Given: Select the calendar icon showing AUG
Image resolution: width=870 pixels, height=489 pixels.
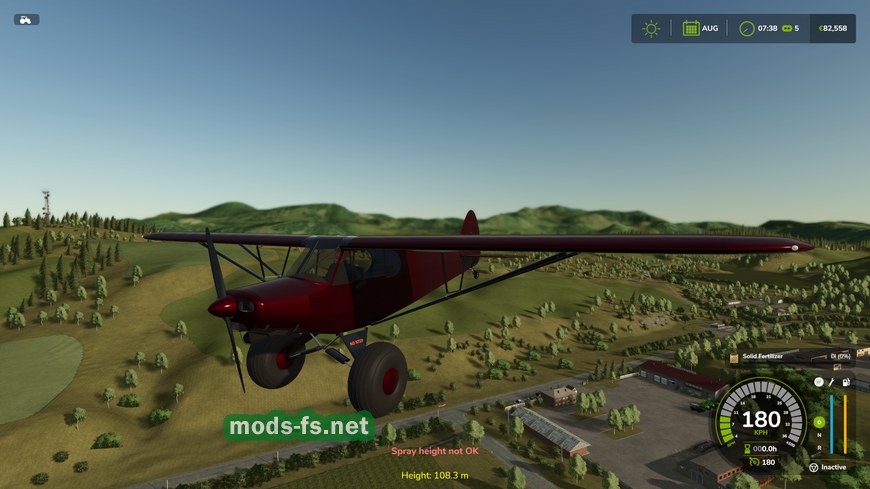Looking at the screenshot, I should point(691,28).
